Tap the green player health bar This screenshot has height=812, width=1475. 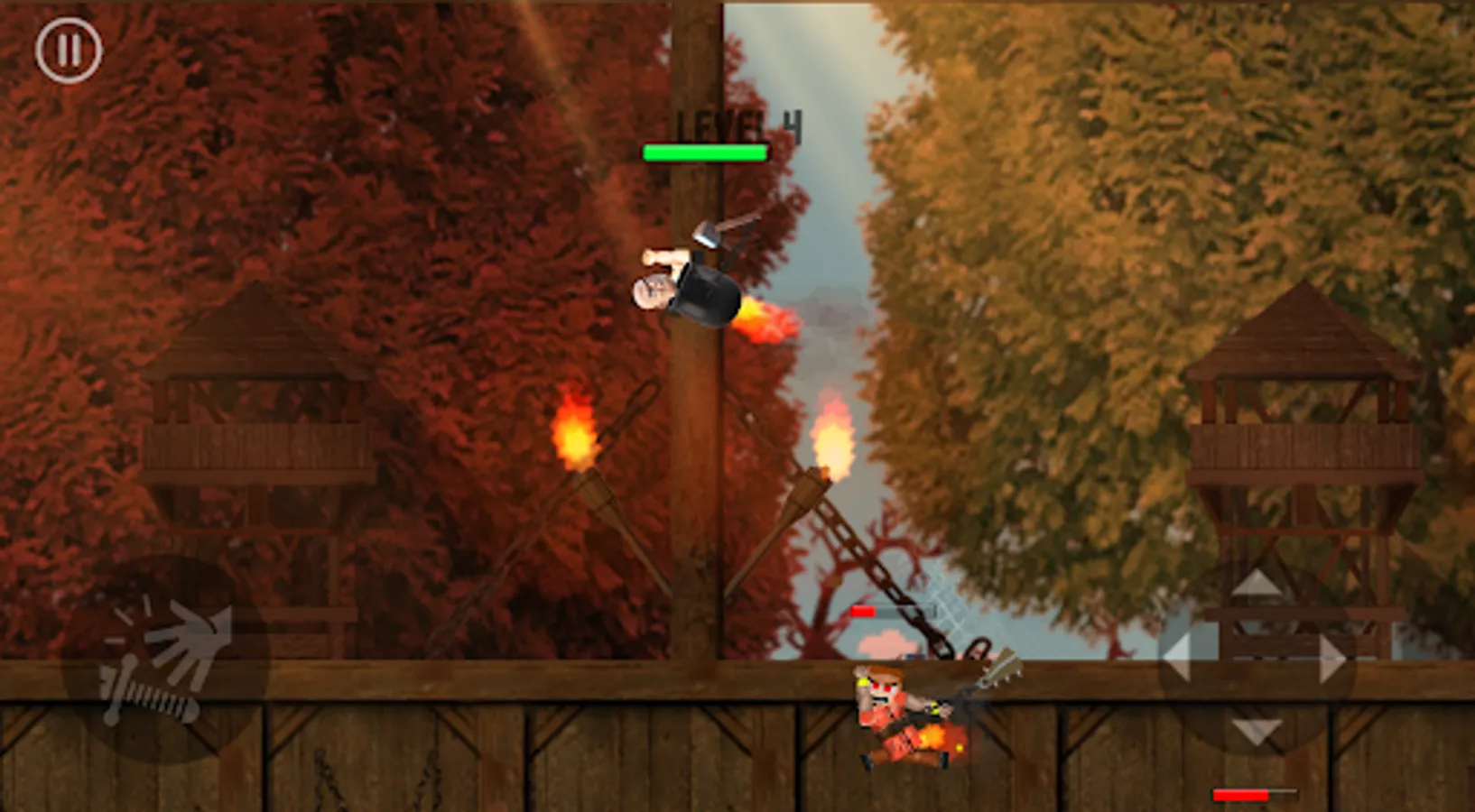704,152
